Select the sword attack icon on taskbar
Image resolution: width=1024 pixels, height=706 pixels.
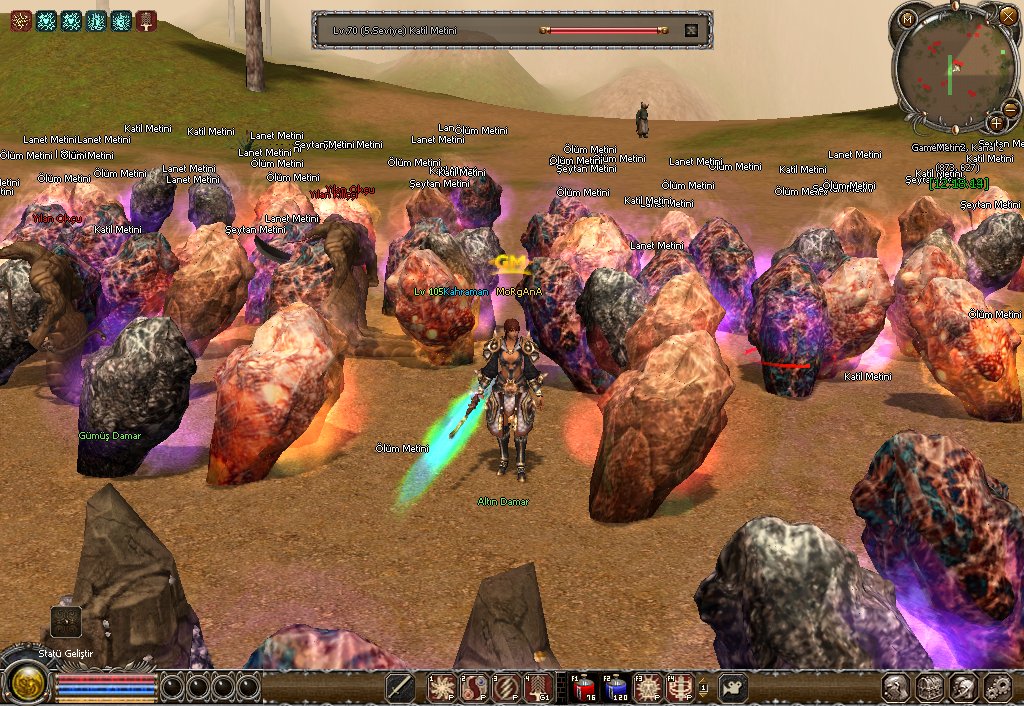point(401,687)
